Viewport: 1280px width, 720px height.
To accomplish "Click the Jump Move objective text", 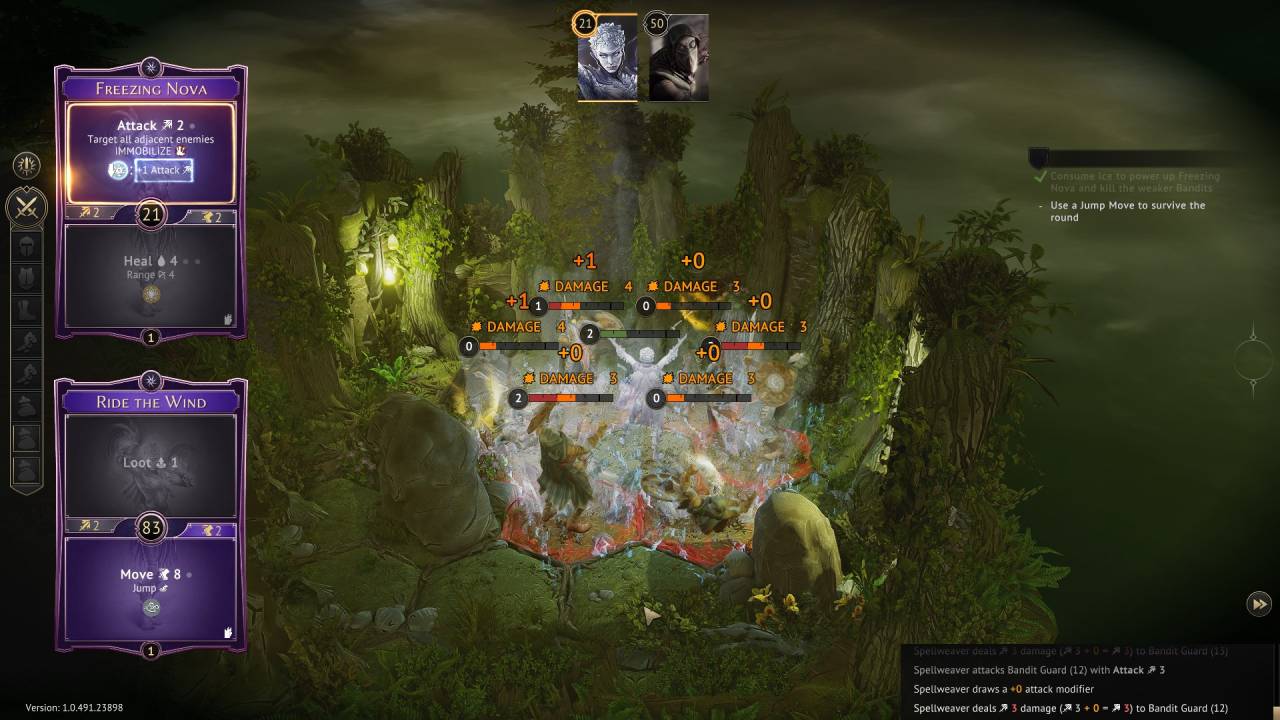I will click(x=1127, y=211).
